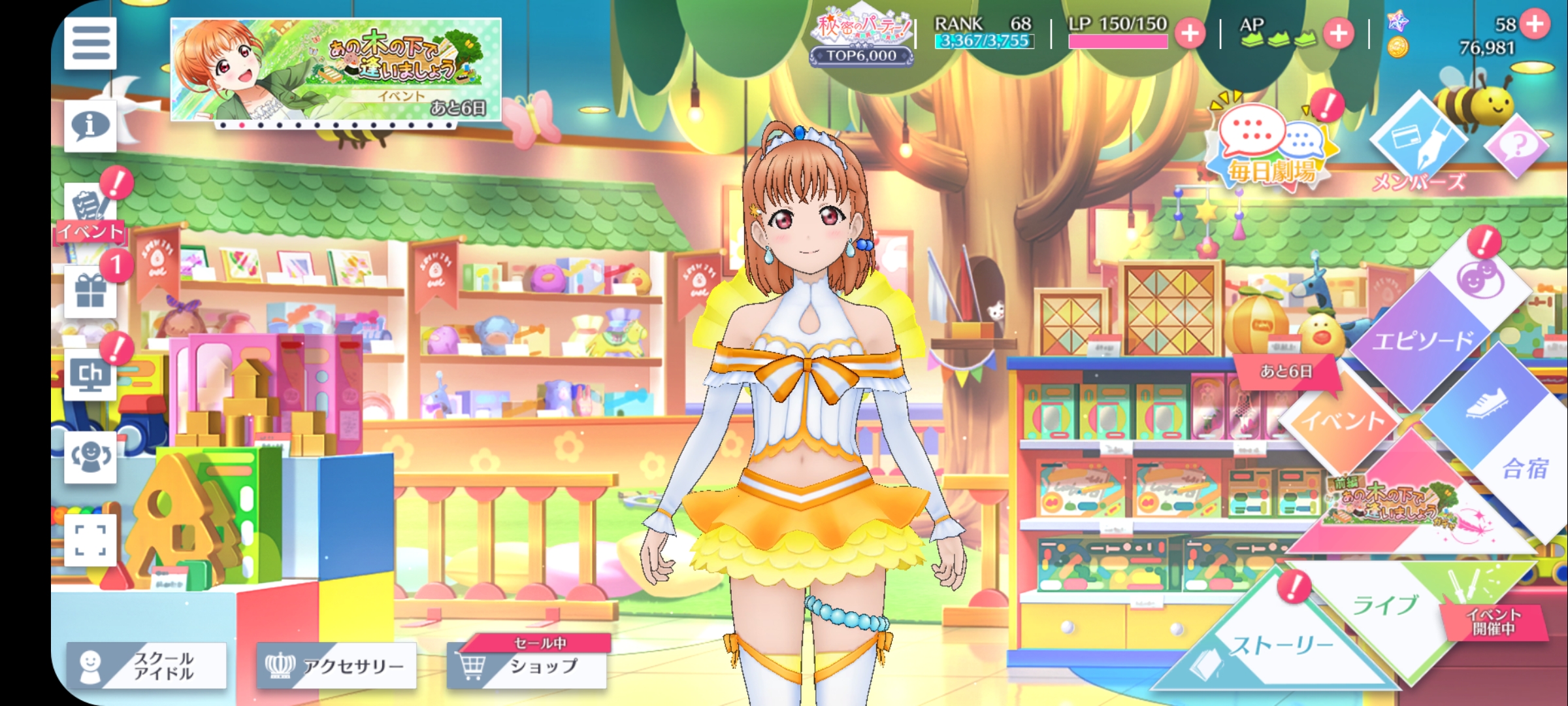Open the スクールアイドル menu
The image size is (1568, 706).
(x=146, y=665)
